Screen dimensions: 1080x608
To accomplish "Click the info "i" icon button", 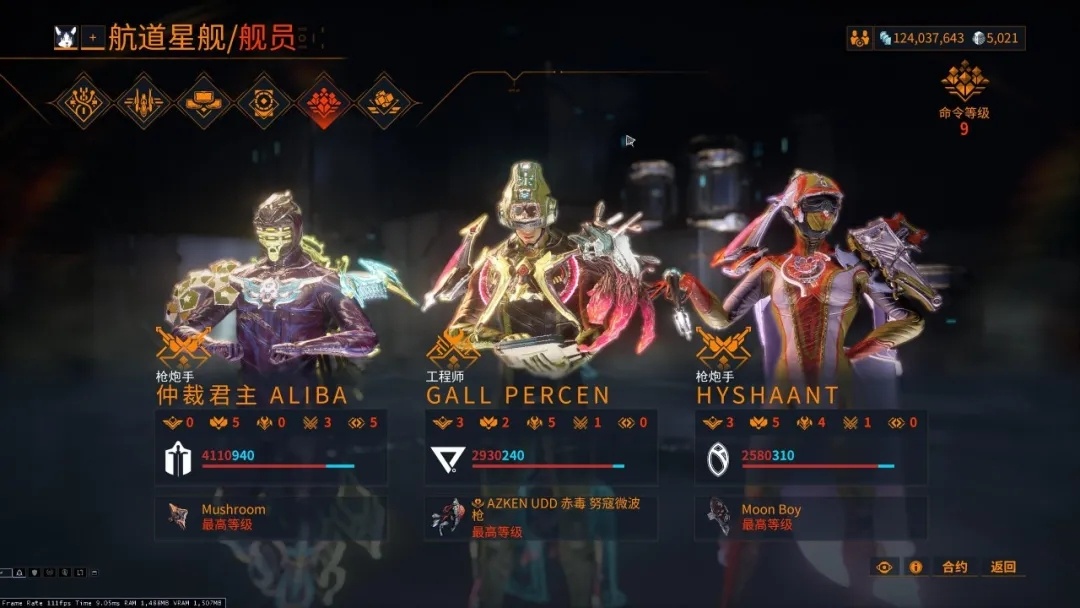I will (x=915, y=567).
